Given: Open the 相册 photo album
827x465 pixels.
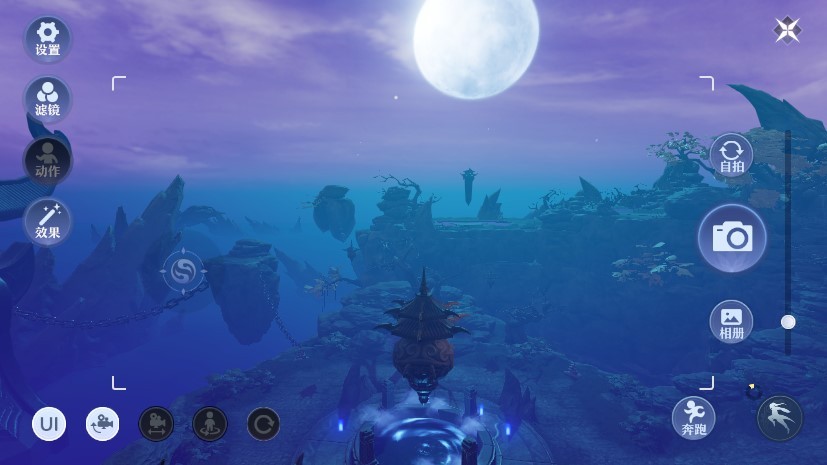Looking at the screenshot, I should 731,322.
